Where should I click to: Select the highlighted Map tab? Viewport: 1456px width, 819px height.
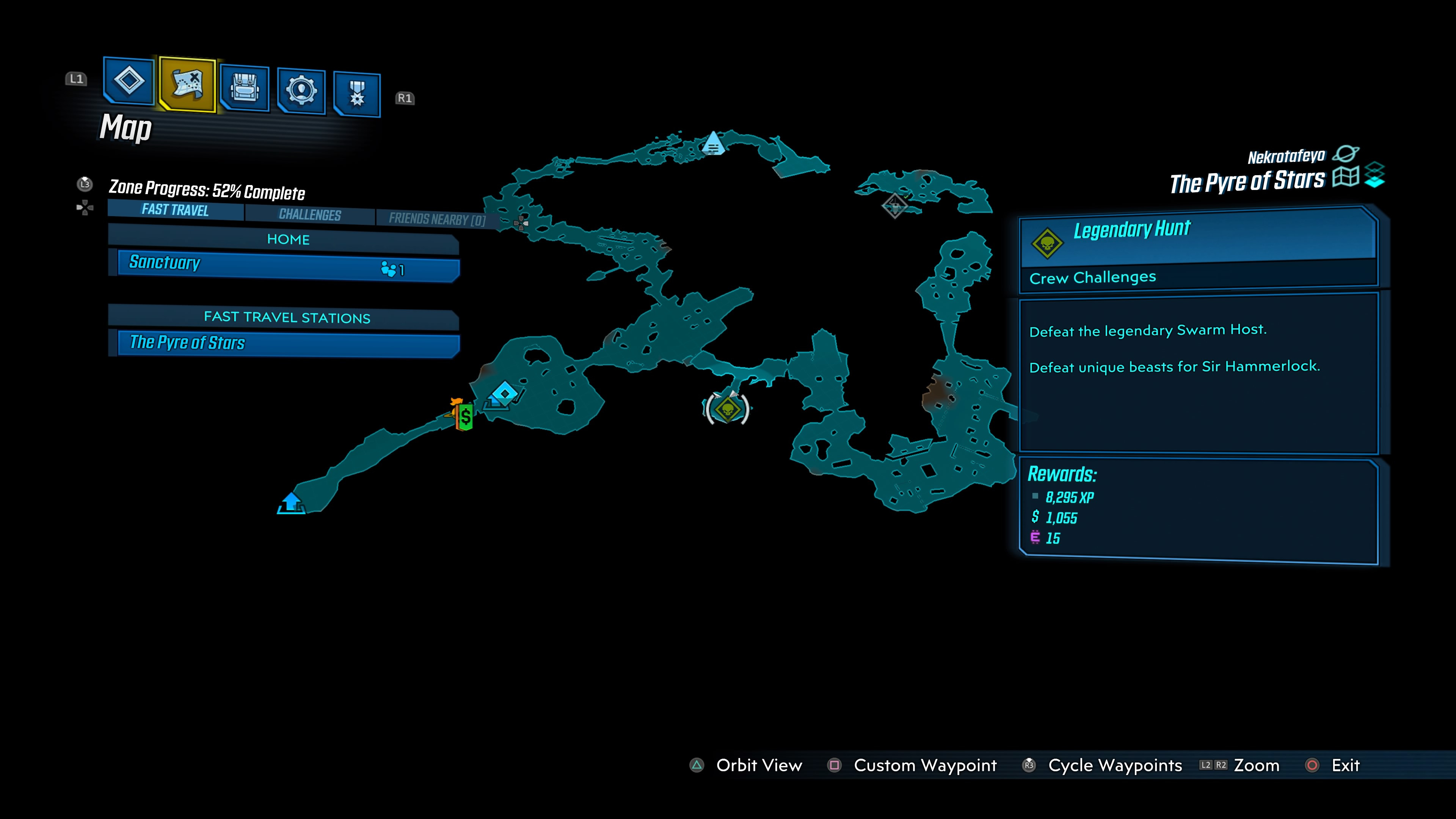point(187,84)
